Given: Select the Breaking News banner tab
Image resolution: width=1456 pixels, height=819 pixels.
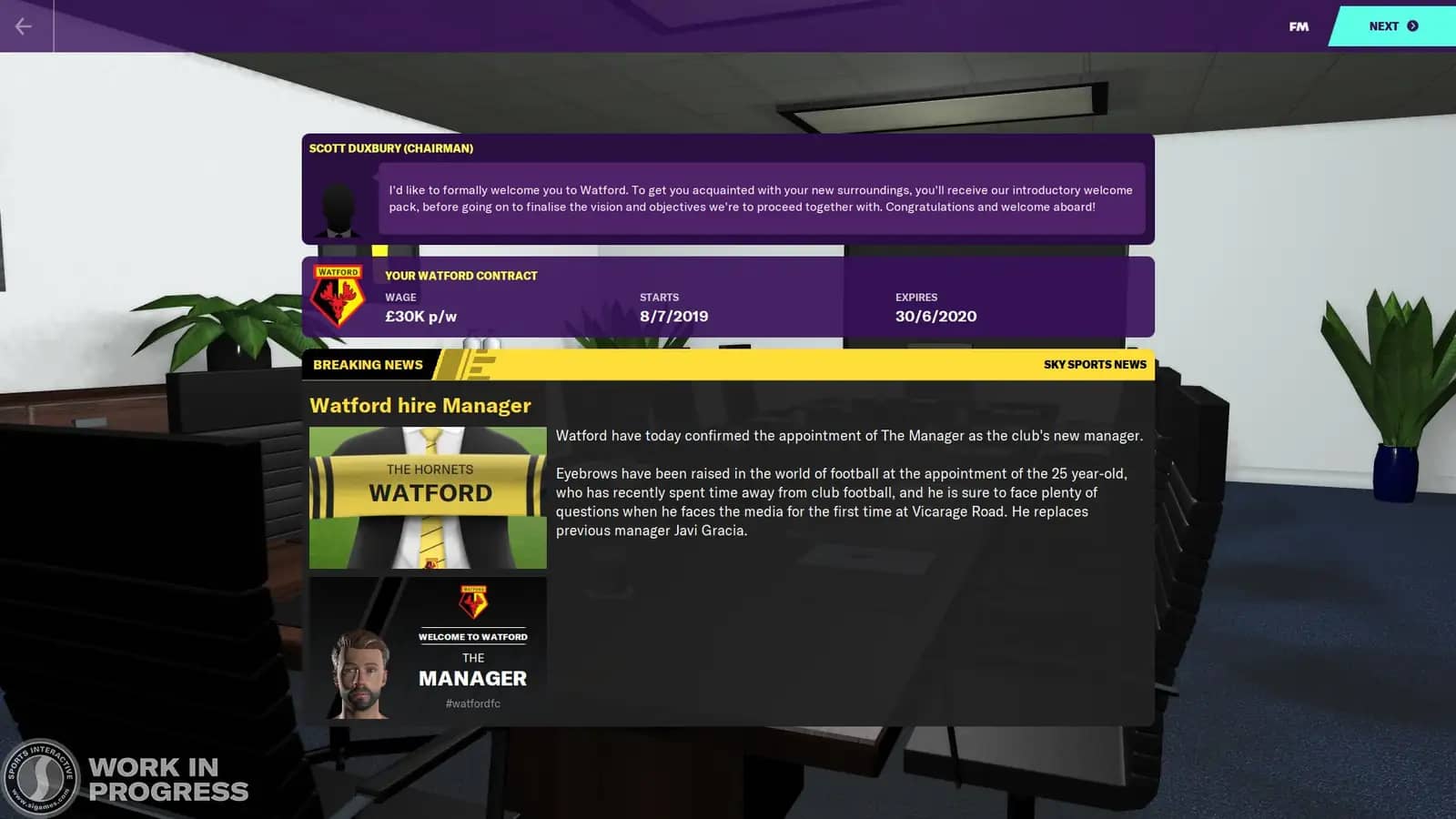Looking at the screenshot, I should [x=367, y=364].
